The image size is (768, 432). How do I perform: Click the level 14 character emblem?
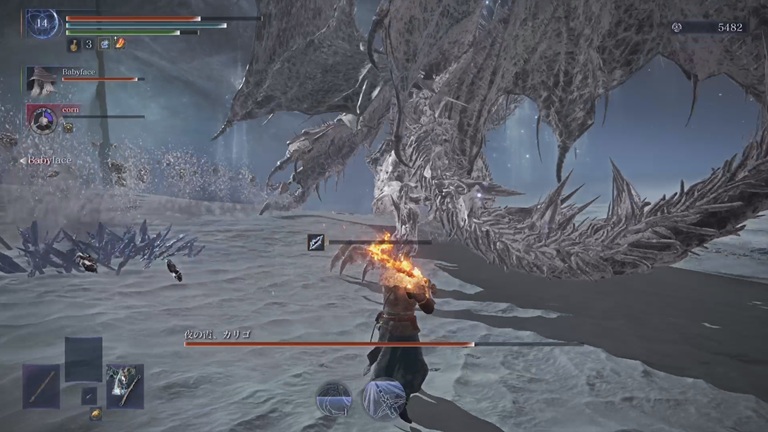(x=42, y=23)
